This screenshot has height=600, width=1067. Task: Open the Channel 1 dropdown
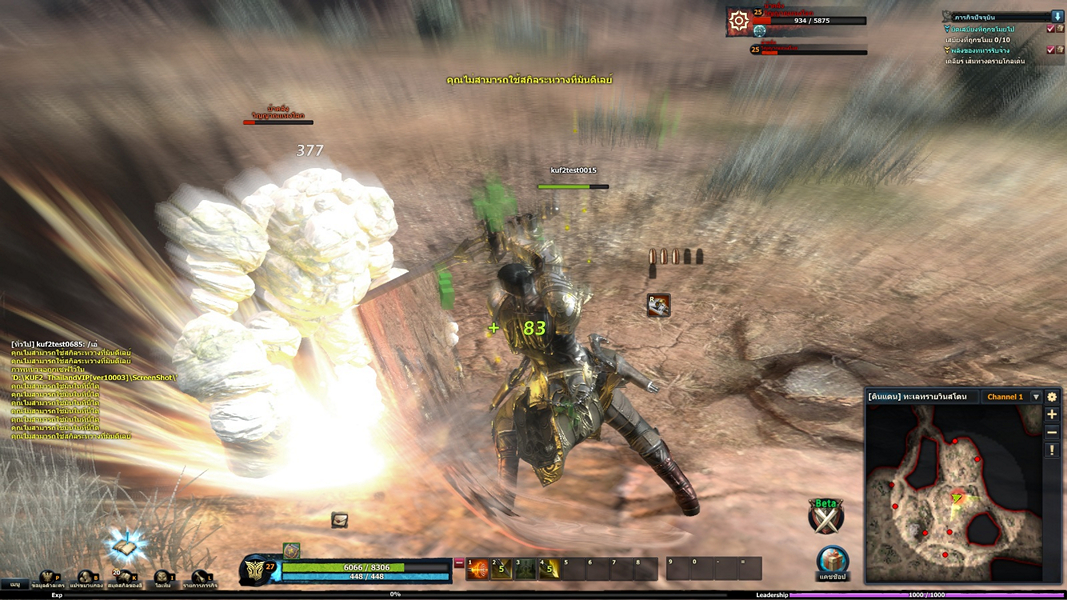(x=1036, y=397)
